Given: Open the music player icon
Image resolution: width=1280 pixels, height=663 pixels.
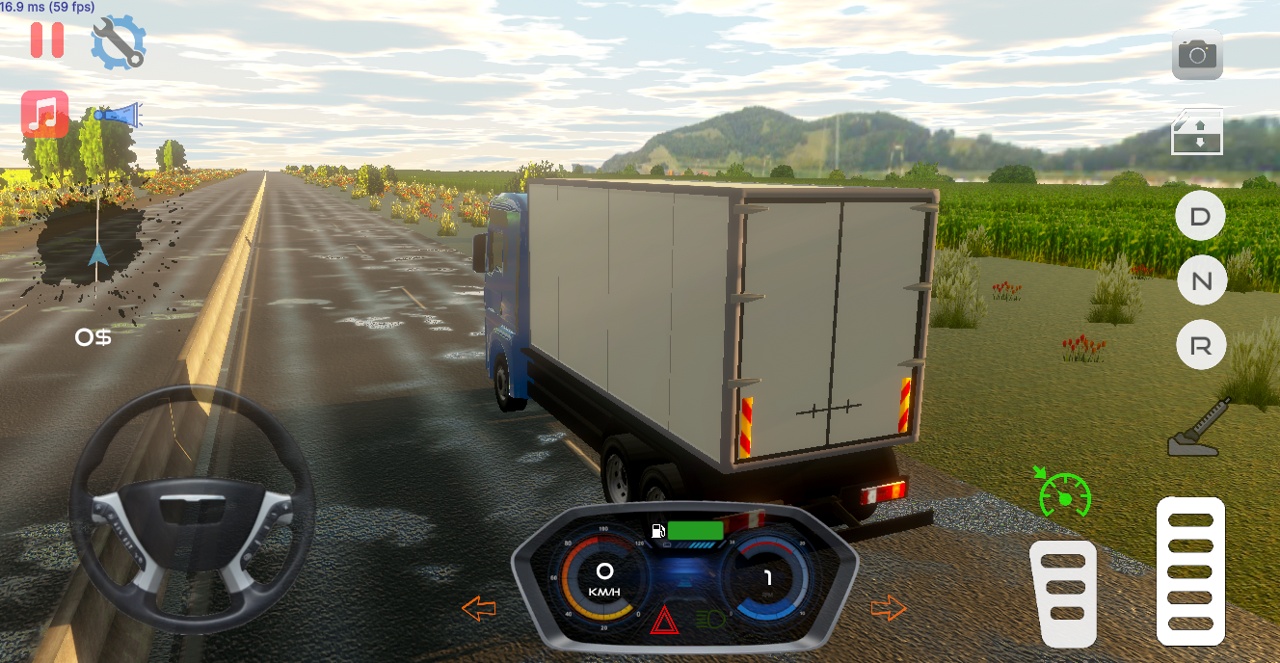Looking at the screenshot, I should [x=45, y=114].
